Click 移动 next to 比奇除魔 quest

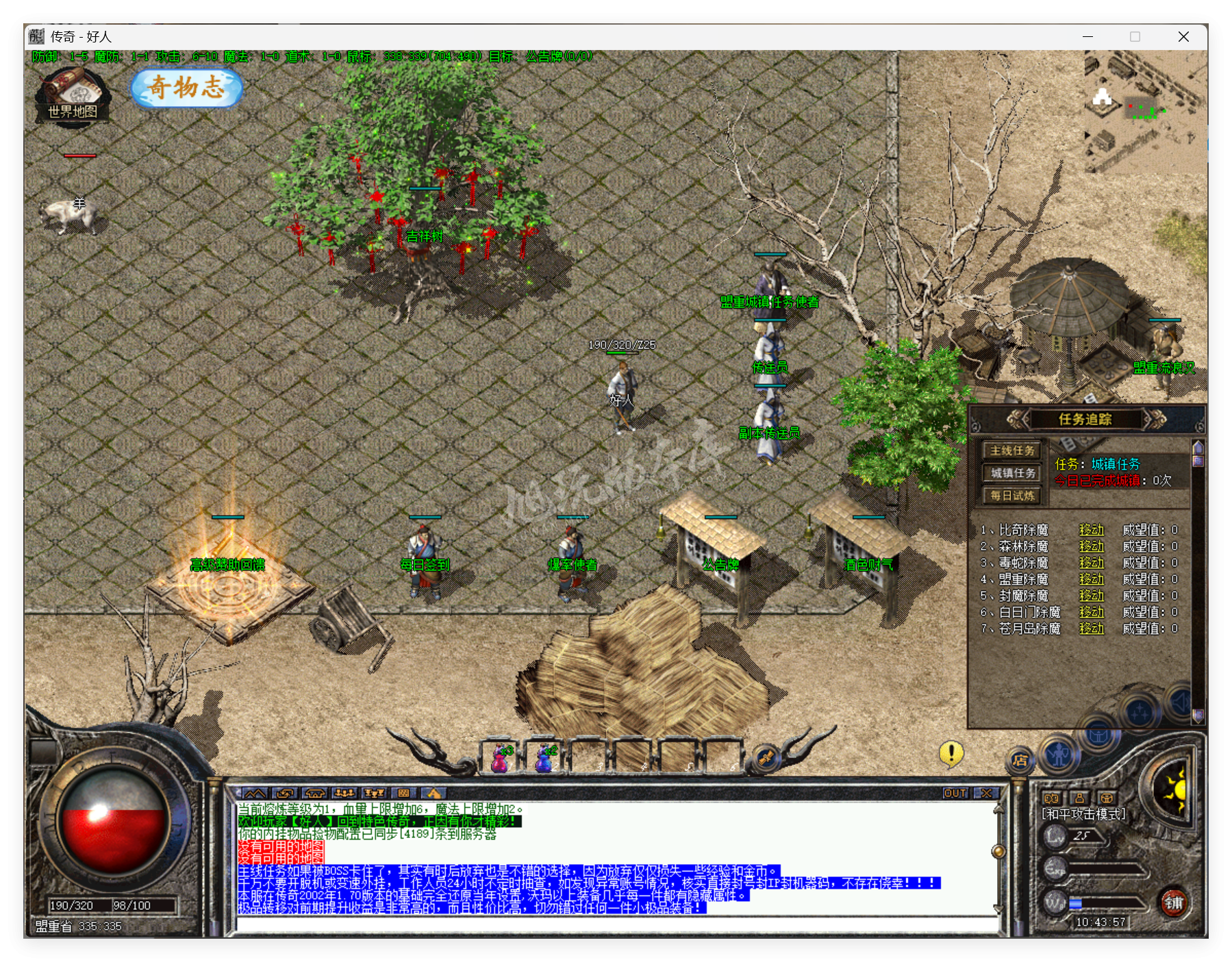coord(1092,529)
